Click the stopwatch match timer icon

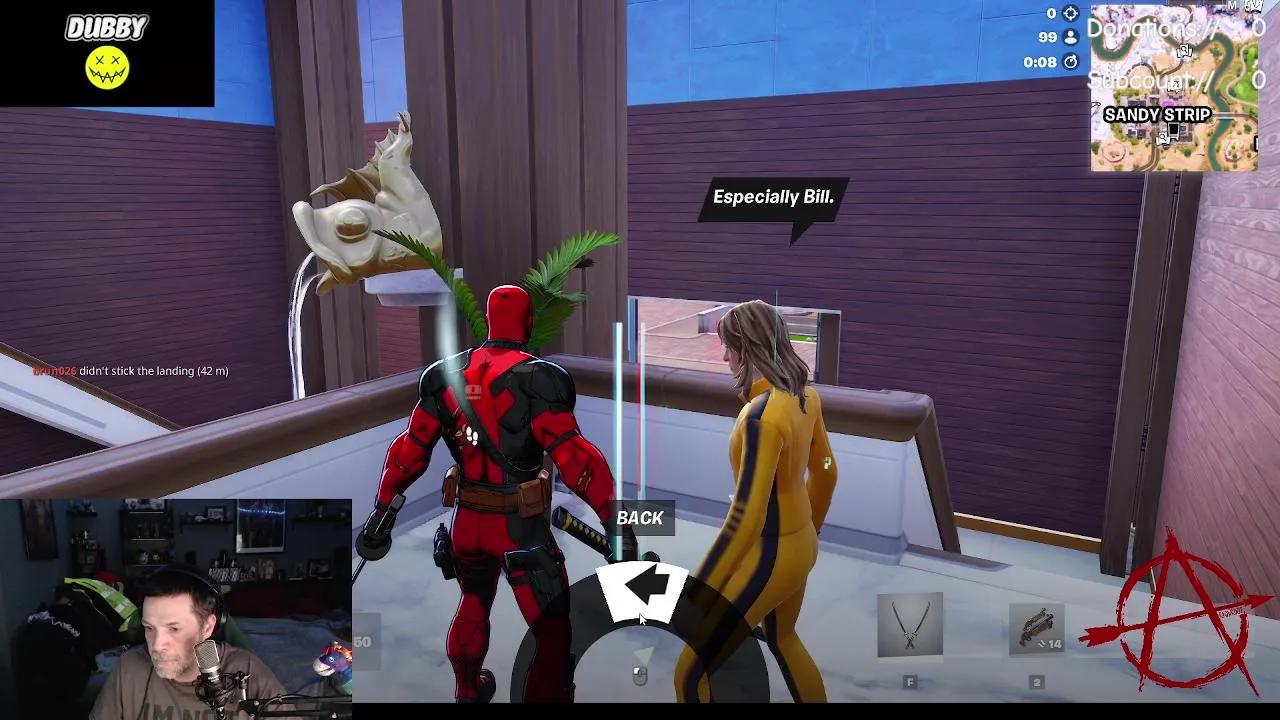coord(1068,63)
